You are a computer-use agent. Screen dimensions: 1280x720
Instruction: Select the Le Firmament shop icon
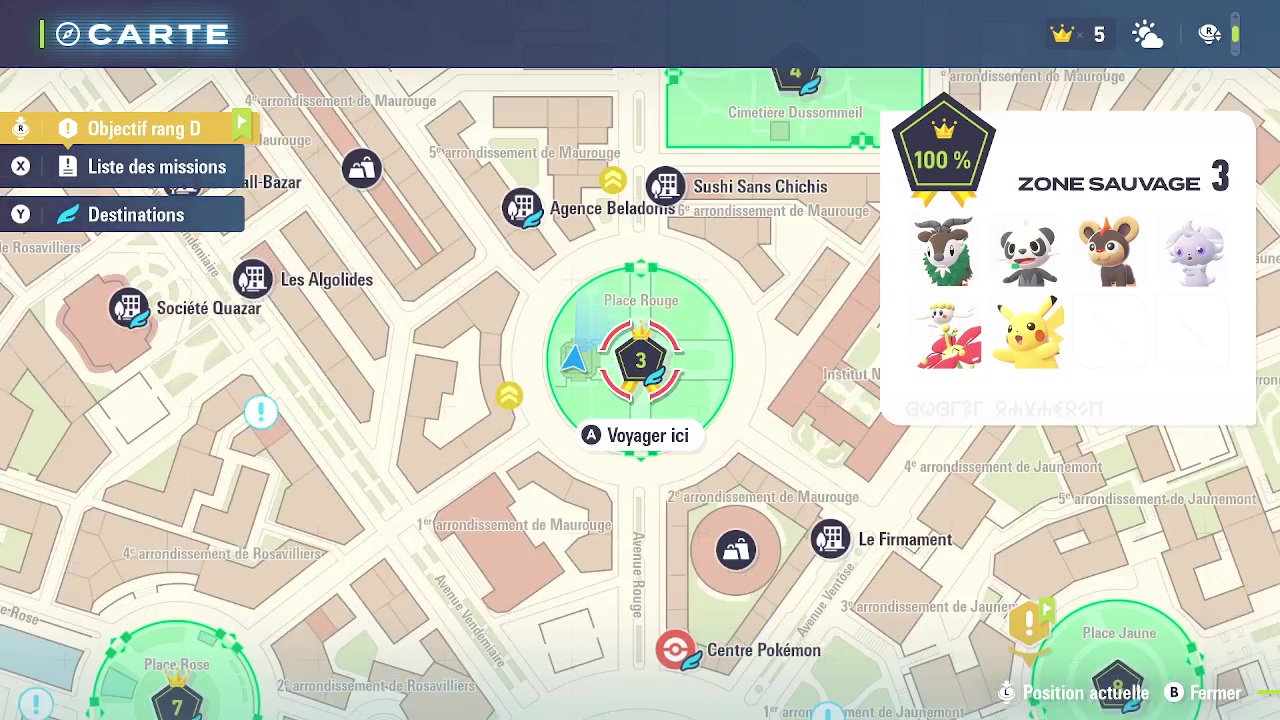point(830,539)
